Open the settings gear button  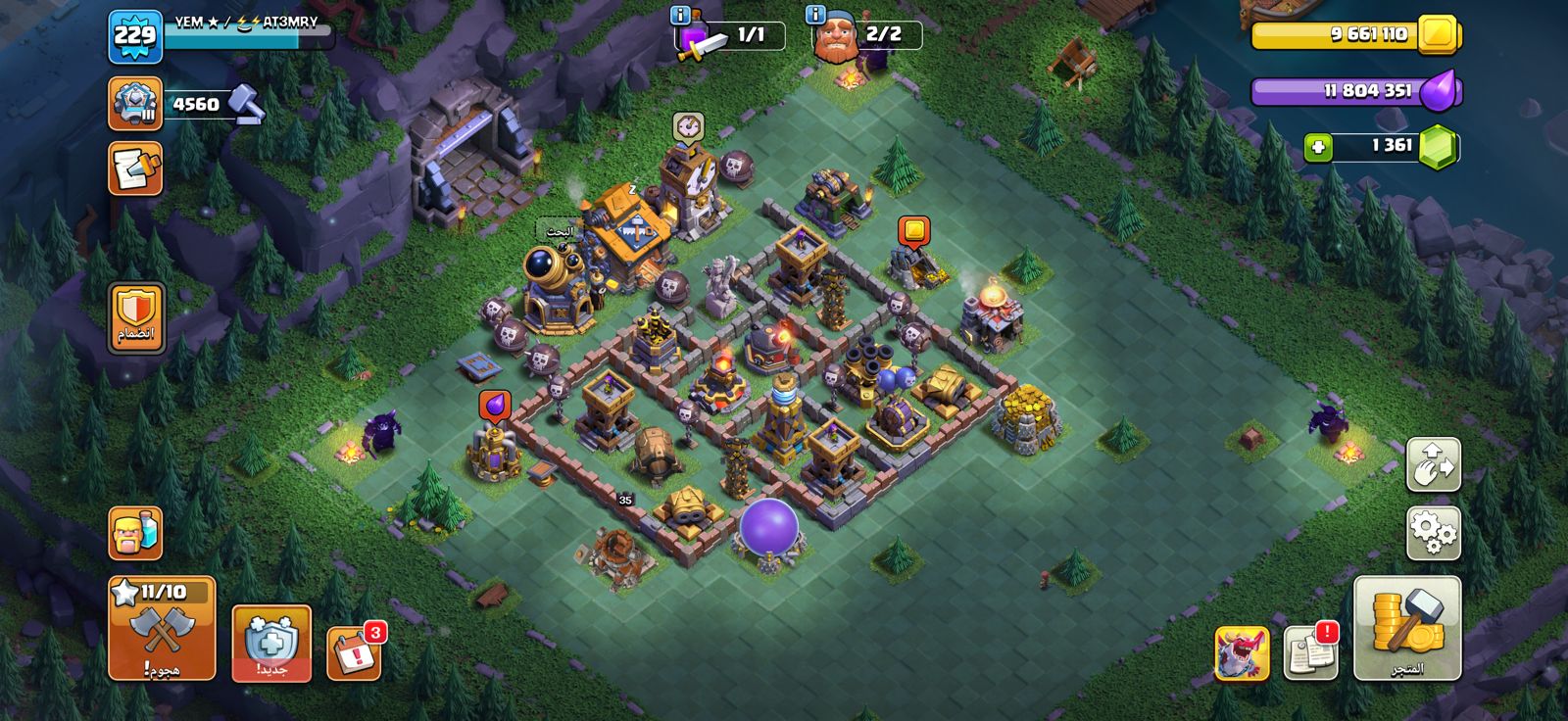(1433, 533)
